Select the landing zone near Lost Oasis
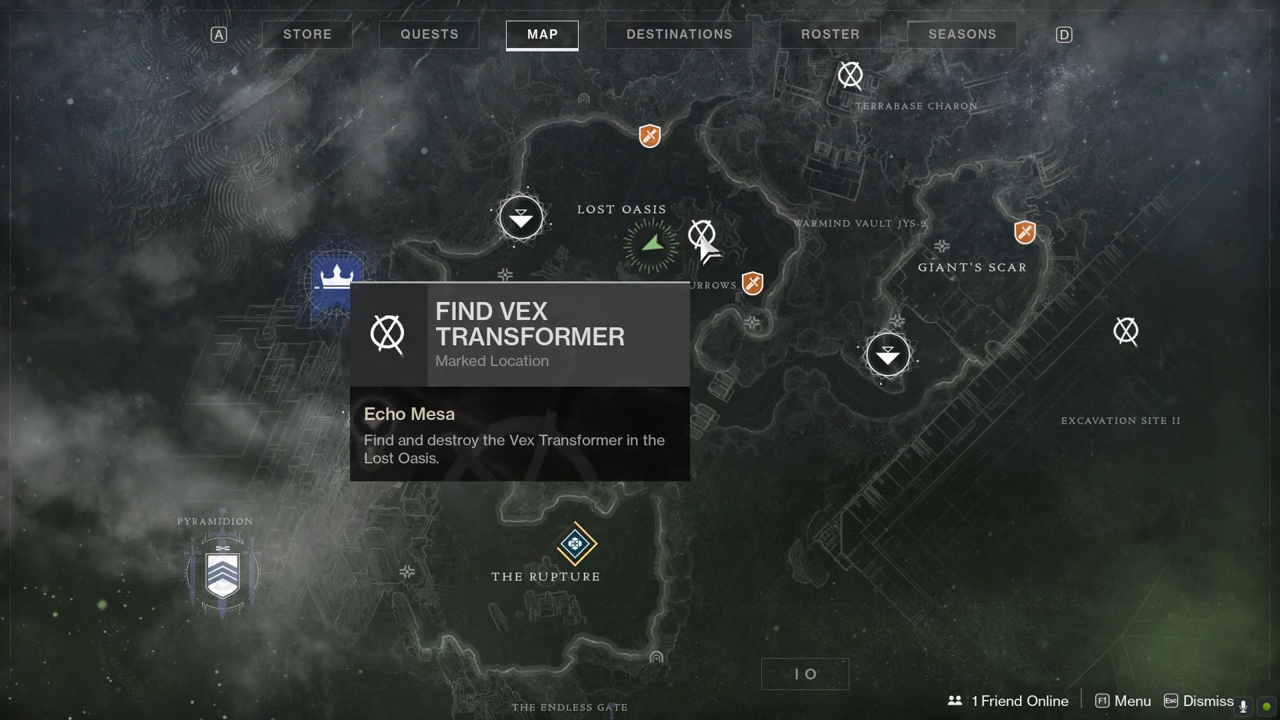This screenshot has height=720, width=1280. [x=521, y=217]
